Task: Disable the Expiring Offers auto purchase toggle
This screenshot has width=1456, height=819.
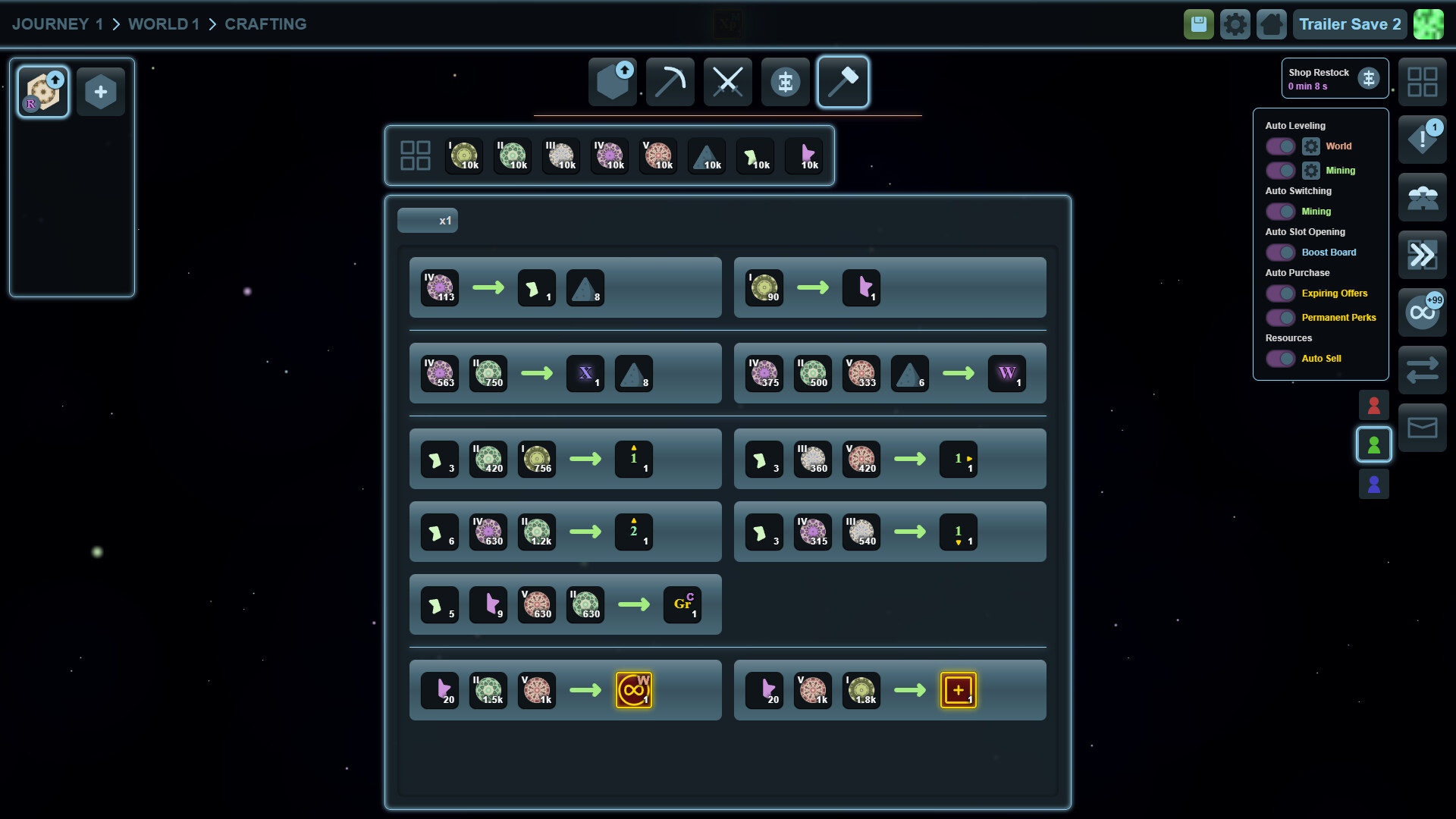Action: [1280, 293]
